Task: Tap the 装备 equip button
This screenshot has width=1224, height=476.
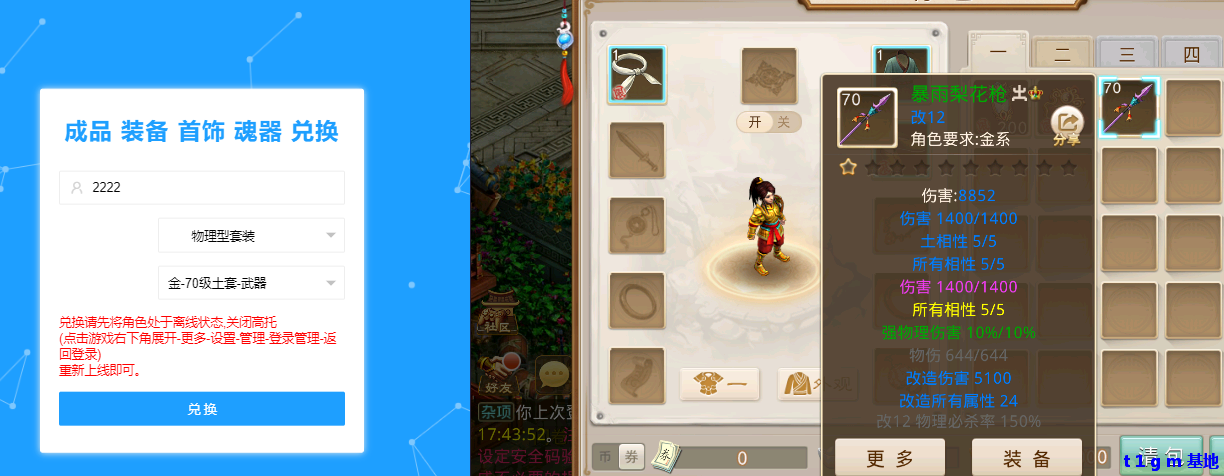Action: tap(1026, 458)
